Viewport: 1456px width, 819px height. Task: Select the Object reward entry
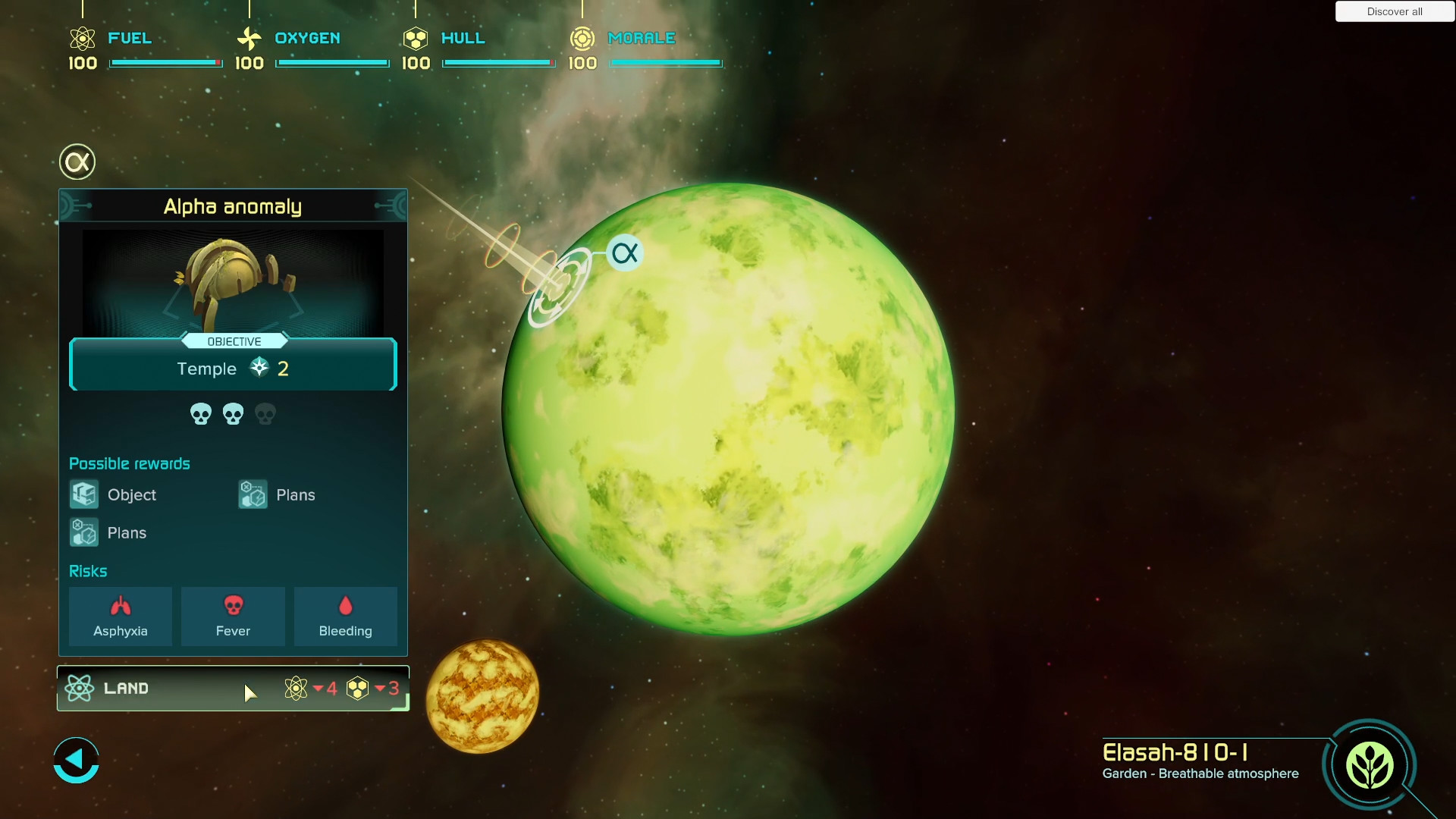114,495
